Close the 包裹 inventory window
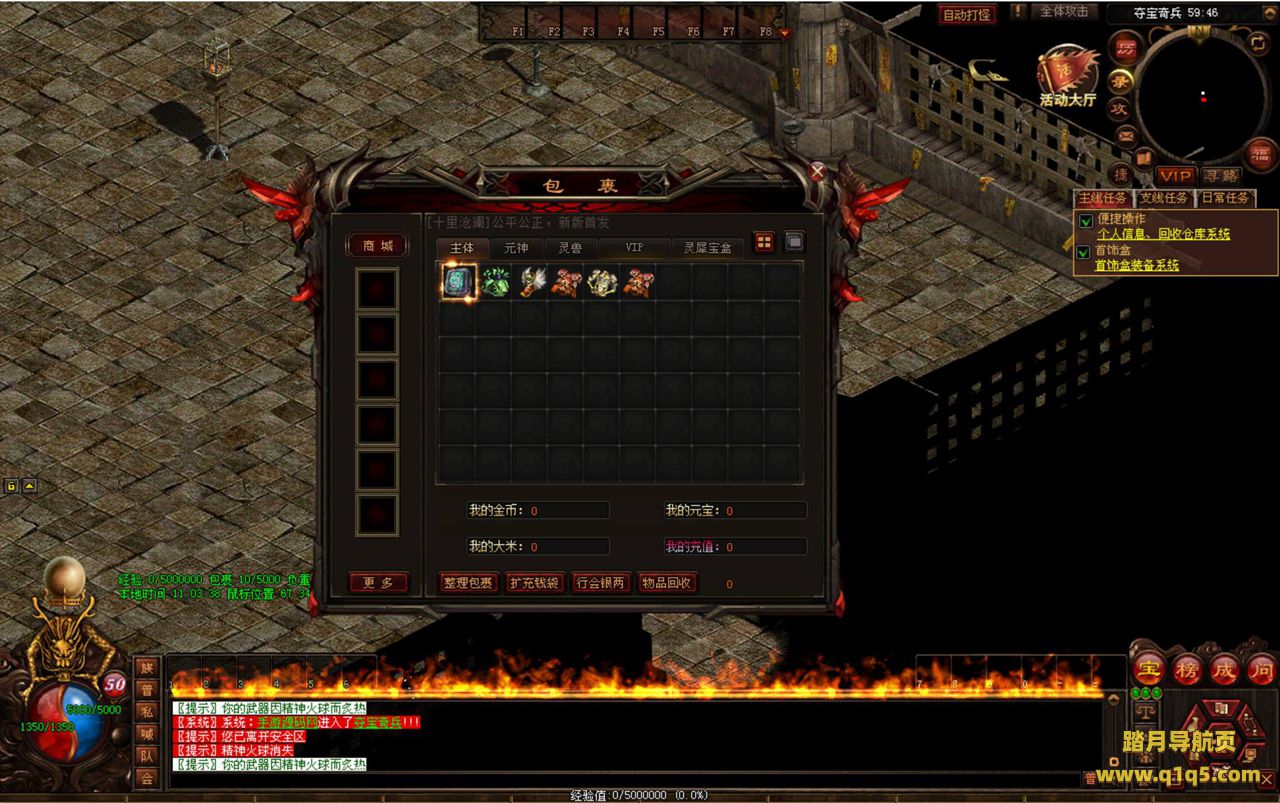 (x=817, y=171)
